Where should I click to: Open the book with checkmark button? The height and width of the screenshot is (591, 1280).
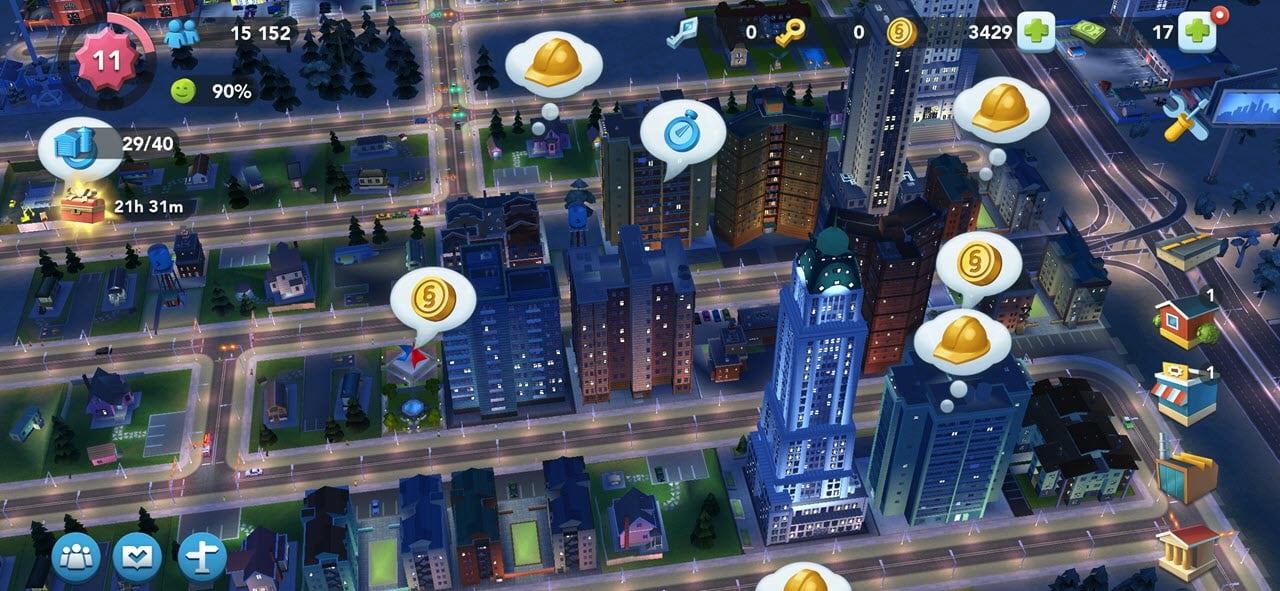click(x=137, y=557)
